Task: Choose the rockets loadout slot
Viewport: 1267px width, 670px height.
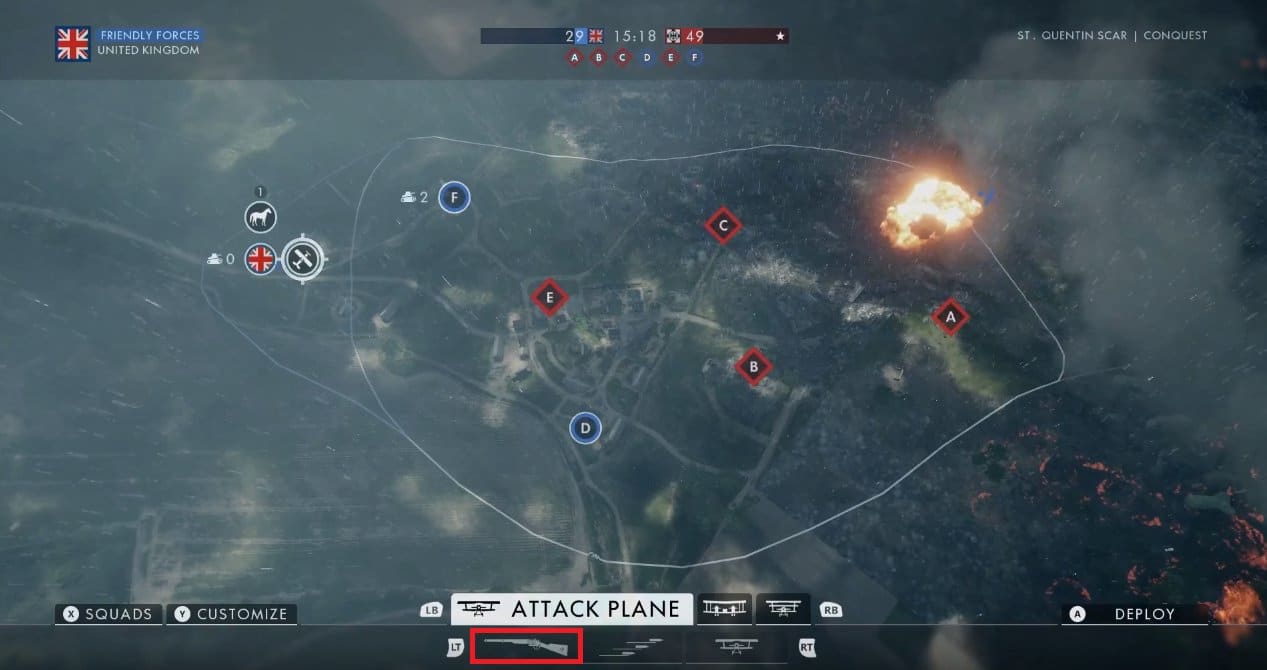Action: (x=630, y=647)
